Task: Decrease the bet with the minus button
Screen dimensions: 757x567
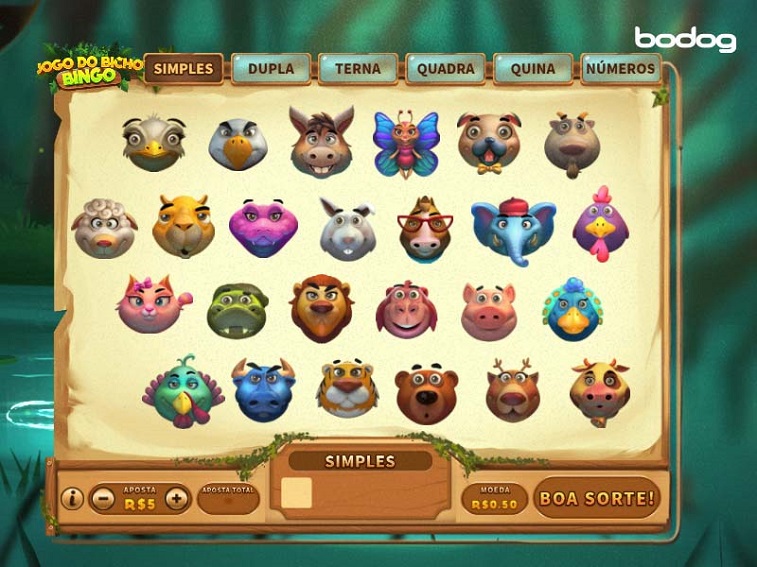Action: [x=102, y=498]
